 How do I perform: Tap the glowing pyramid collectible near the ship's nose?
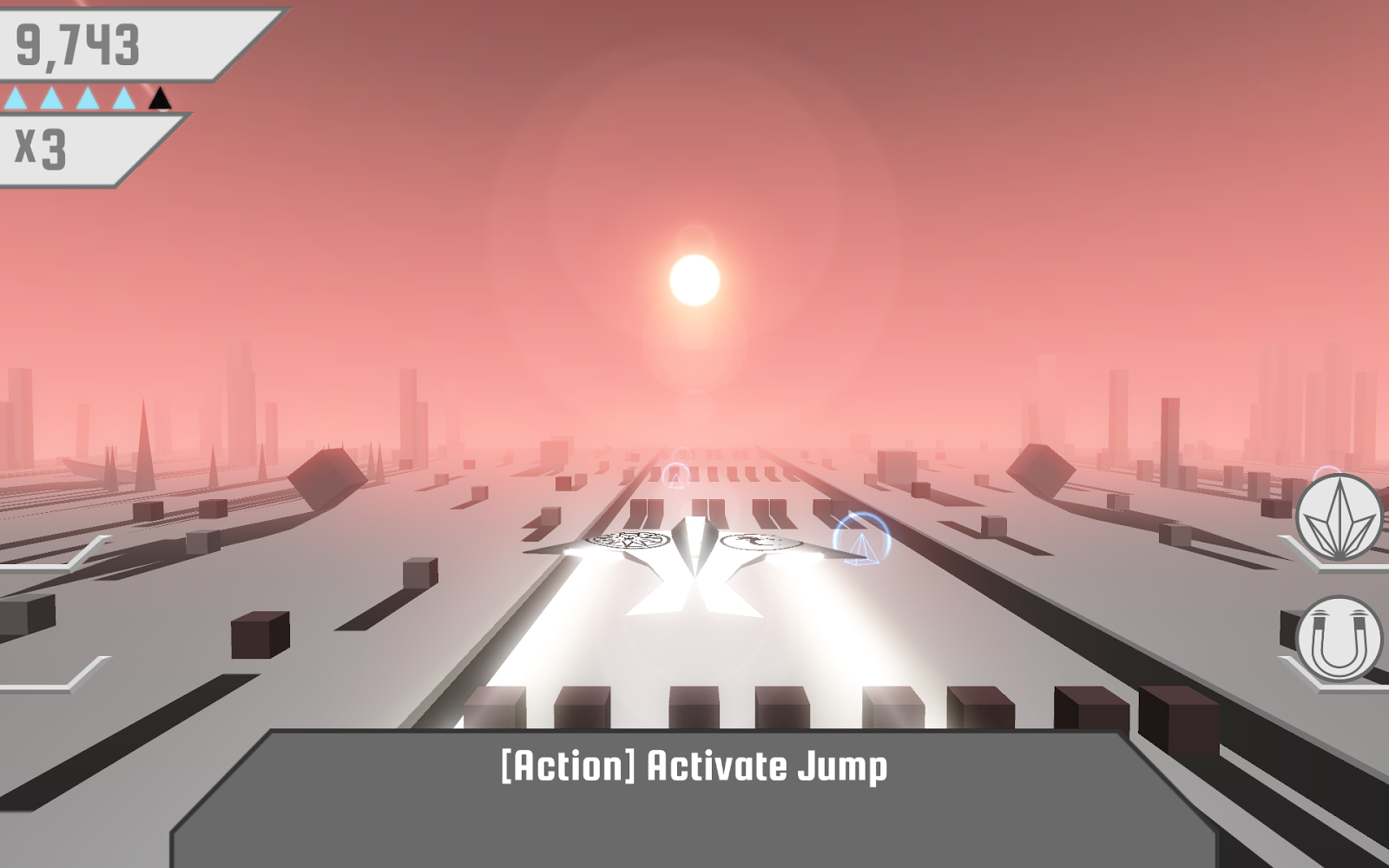861,550
